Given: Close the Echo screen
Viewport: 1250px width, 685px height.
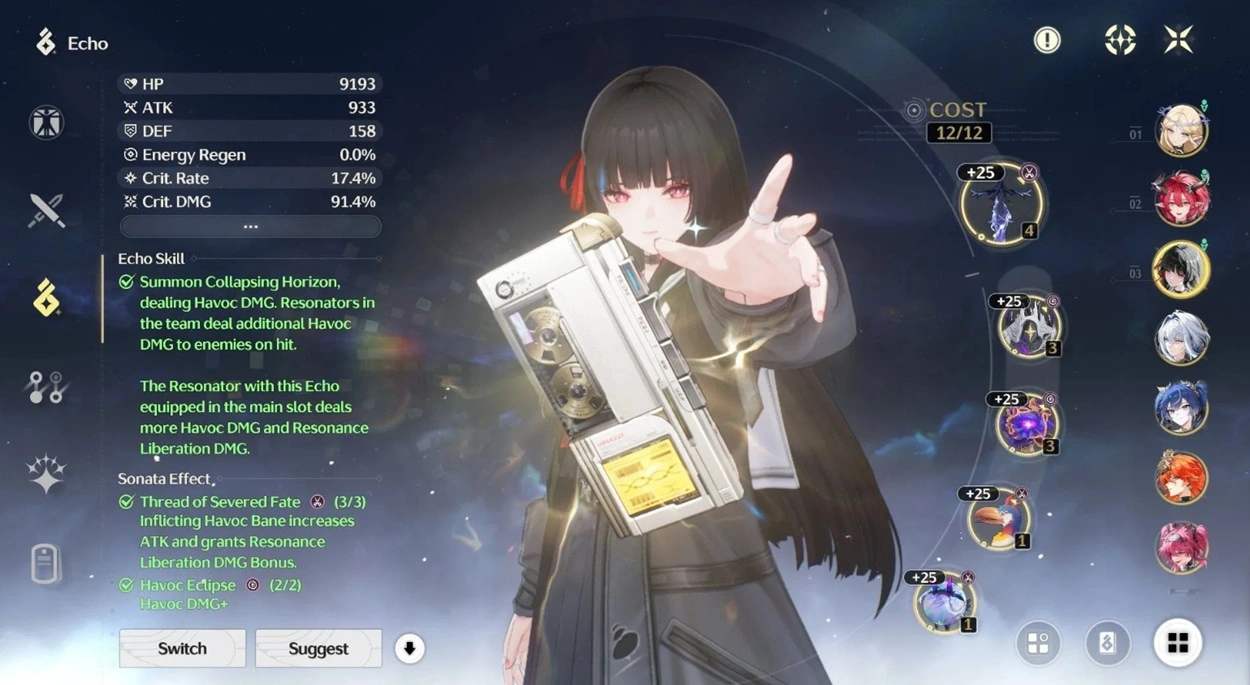Looking at the screenshot, I should (1179, 40).
